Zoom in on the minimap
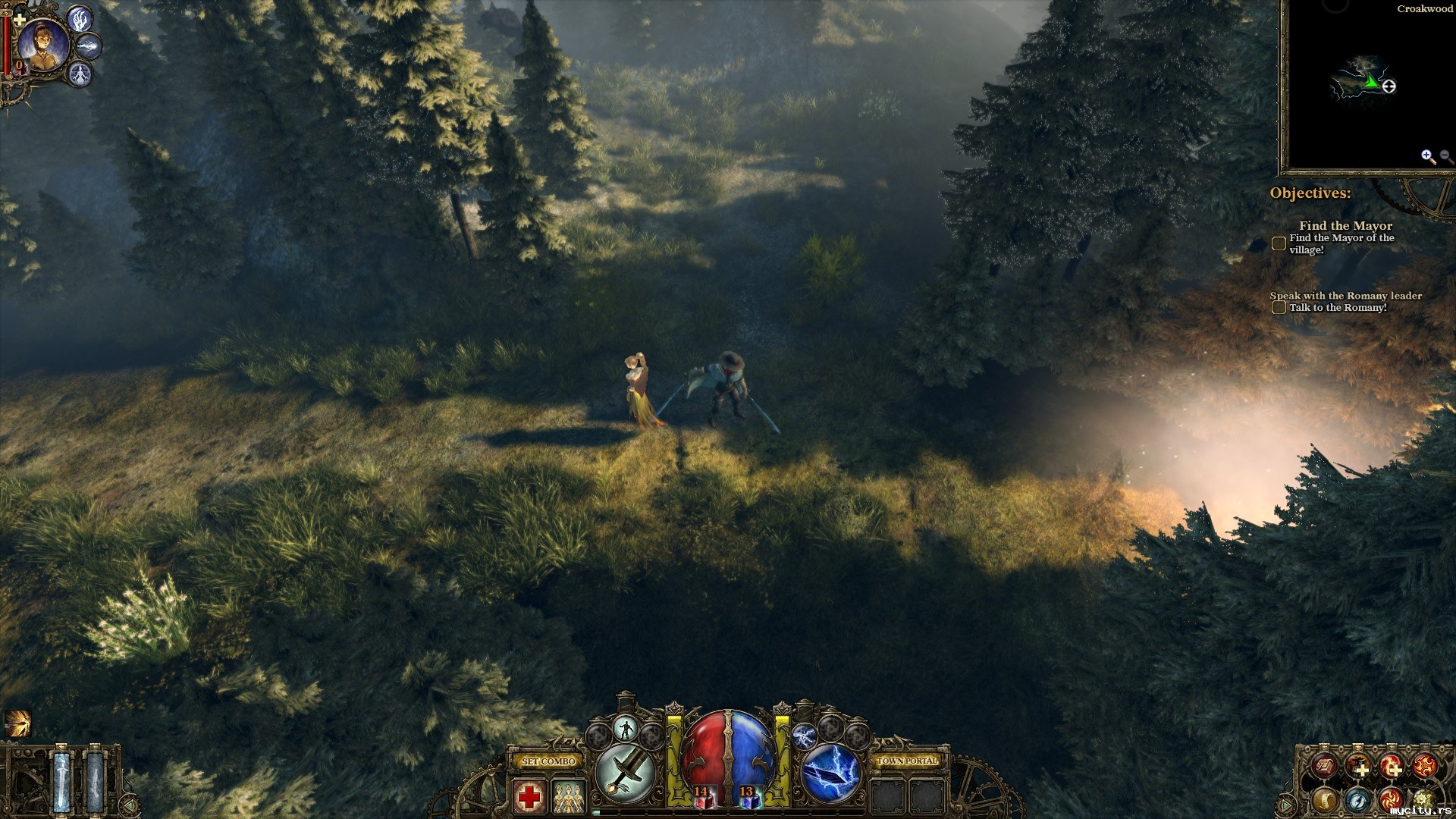 1427,156
